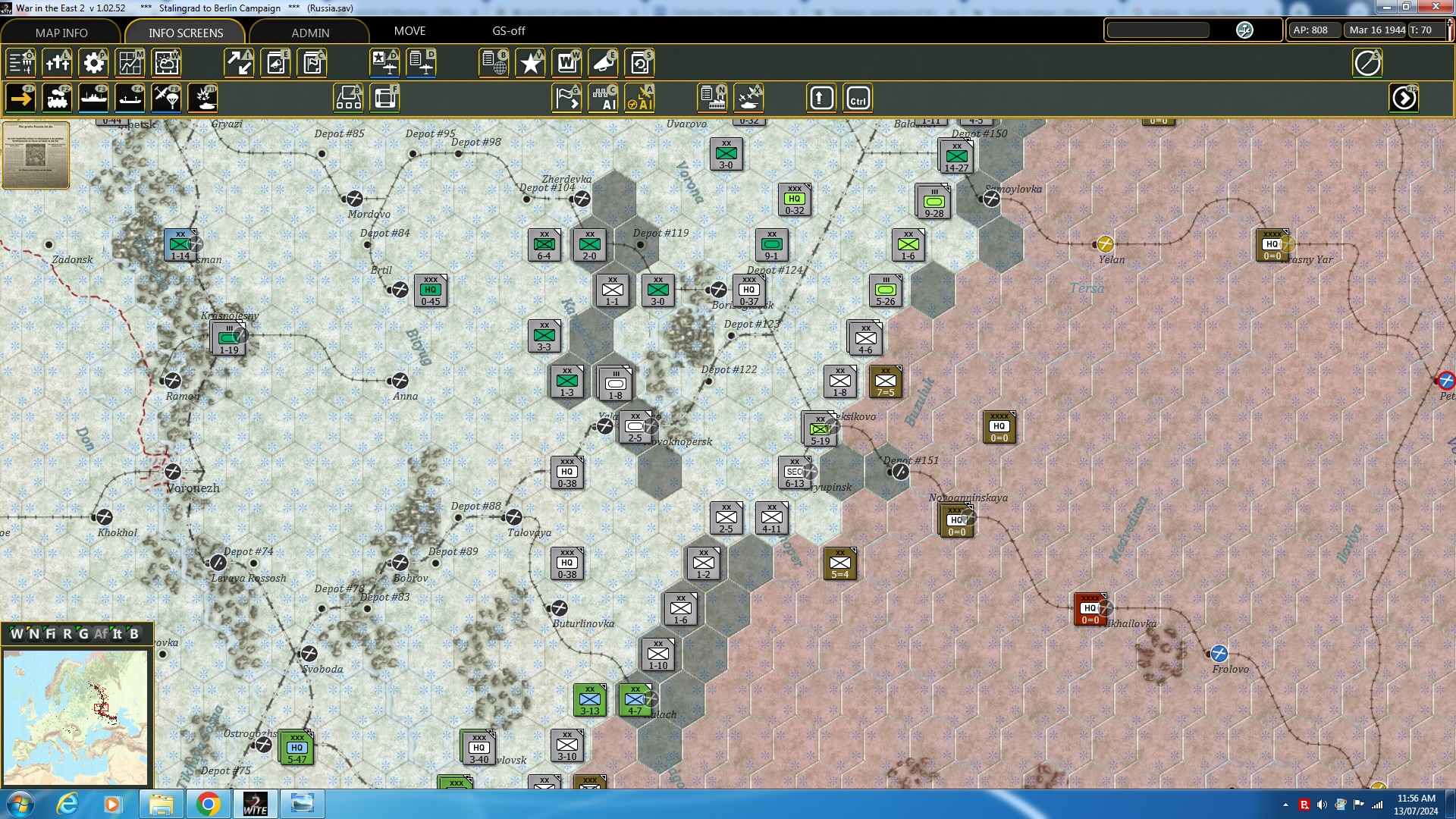Open the Losses screen
The width and height of the screenshot is (1456, 819).
point(58,63)
